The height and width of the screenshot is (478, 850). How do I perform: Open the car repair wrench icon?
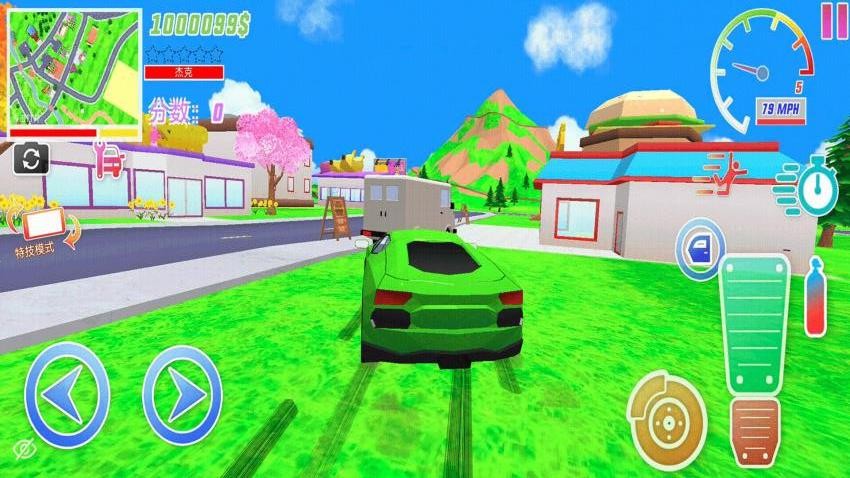coord(109,158)
